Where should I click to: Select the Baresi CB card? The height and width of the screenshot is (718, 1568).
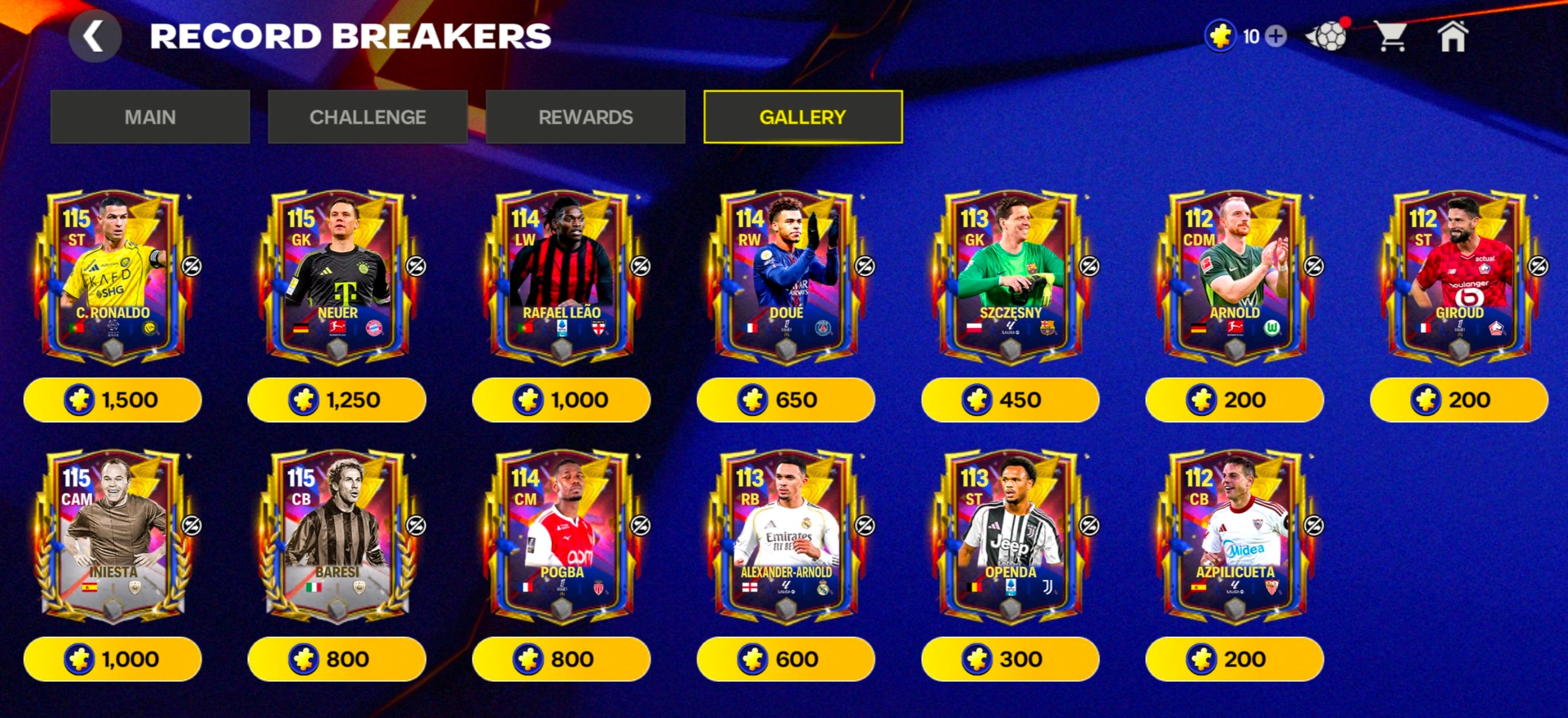pos(337,536)
